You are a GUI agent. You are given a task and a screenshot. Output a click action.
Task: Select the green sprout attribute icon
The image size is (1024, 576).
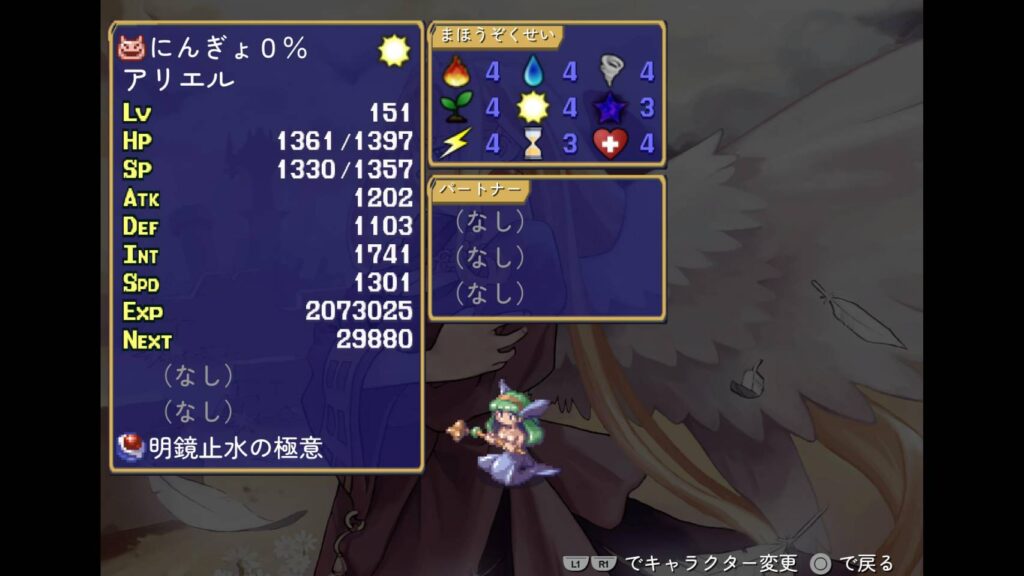[x=456, y=107]
